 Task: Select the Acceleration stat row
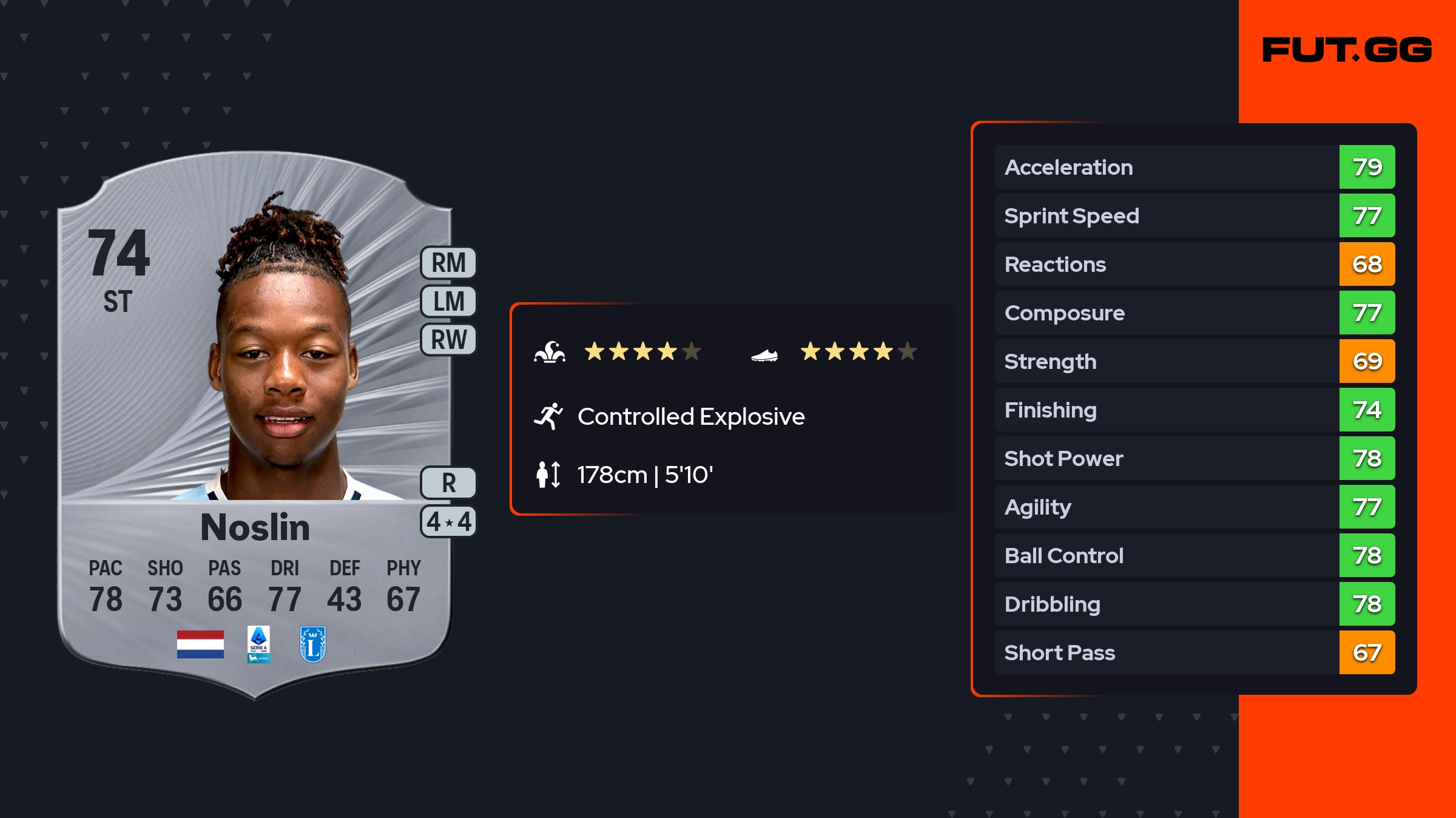click(x=1194, y=167)
